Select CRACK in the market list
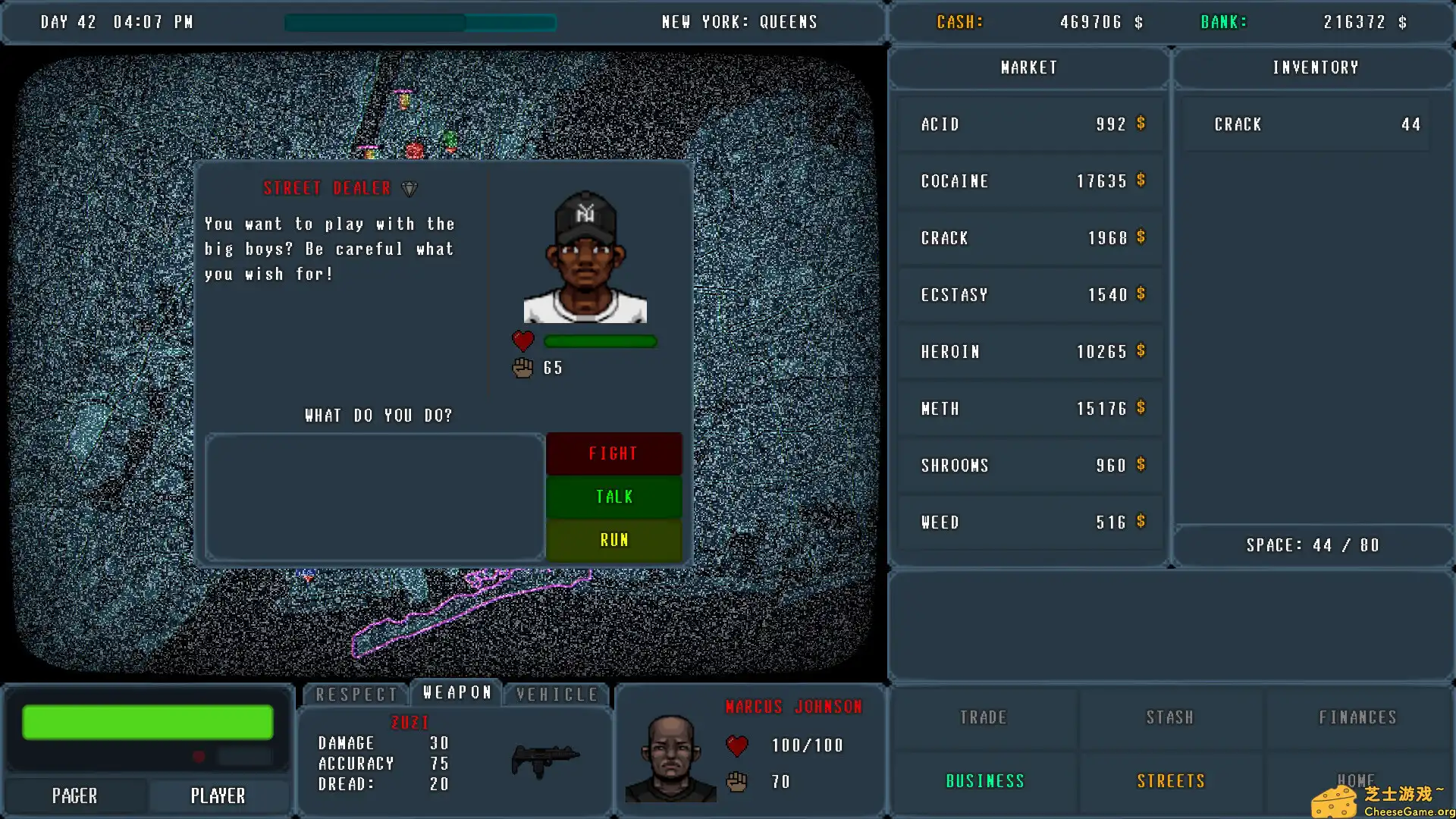The height and width of the screenshot is (819, 1456). point(1028,237)
